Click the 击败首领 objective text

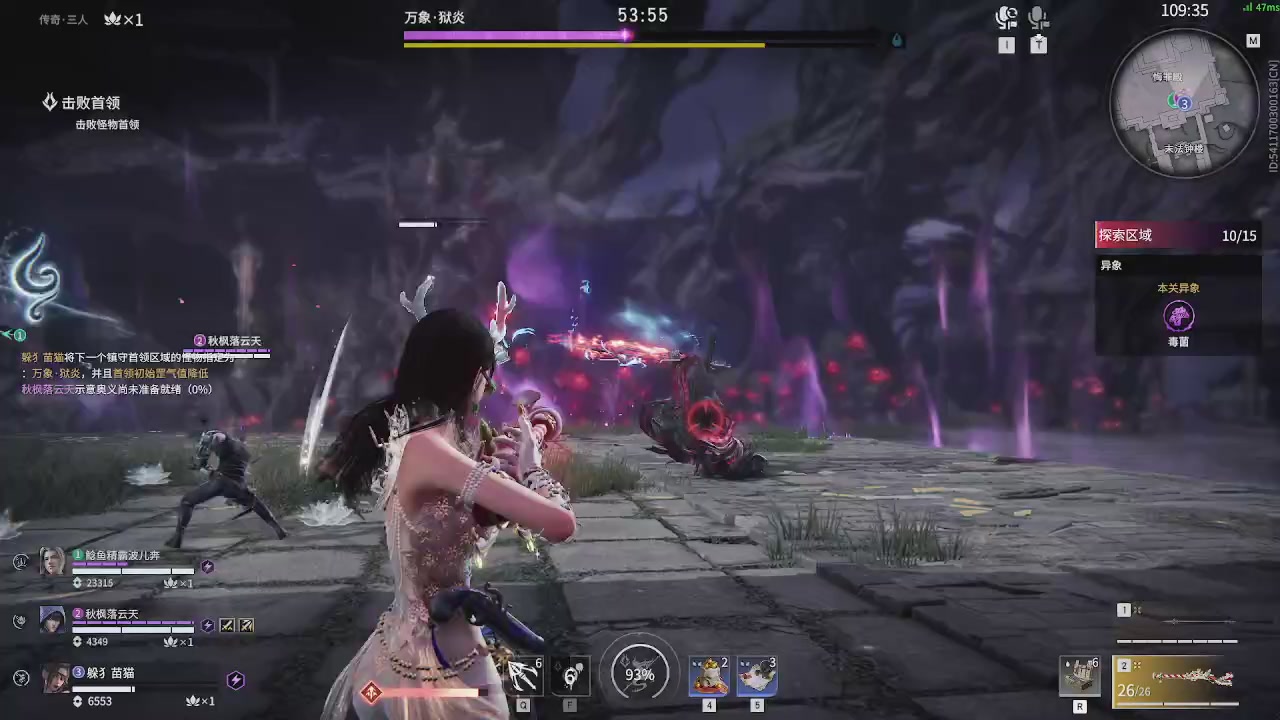tap(91, 102)
